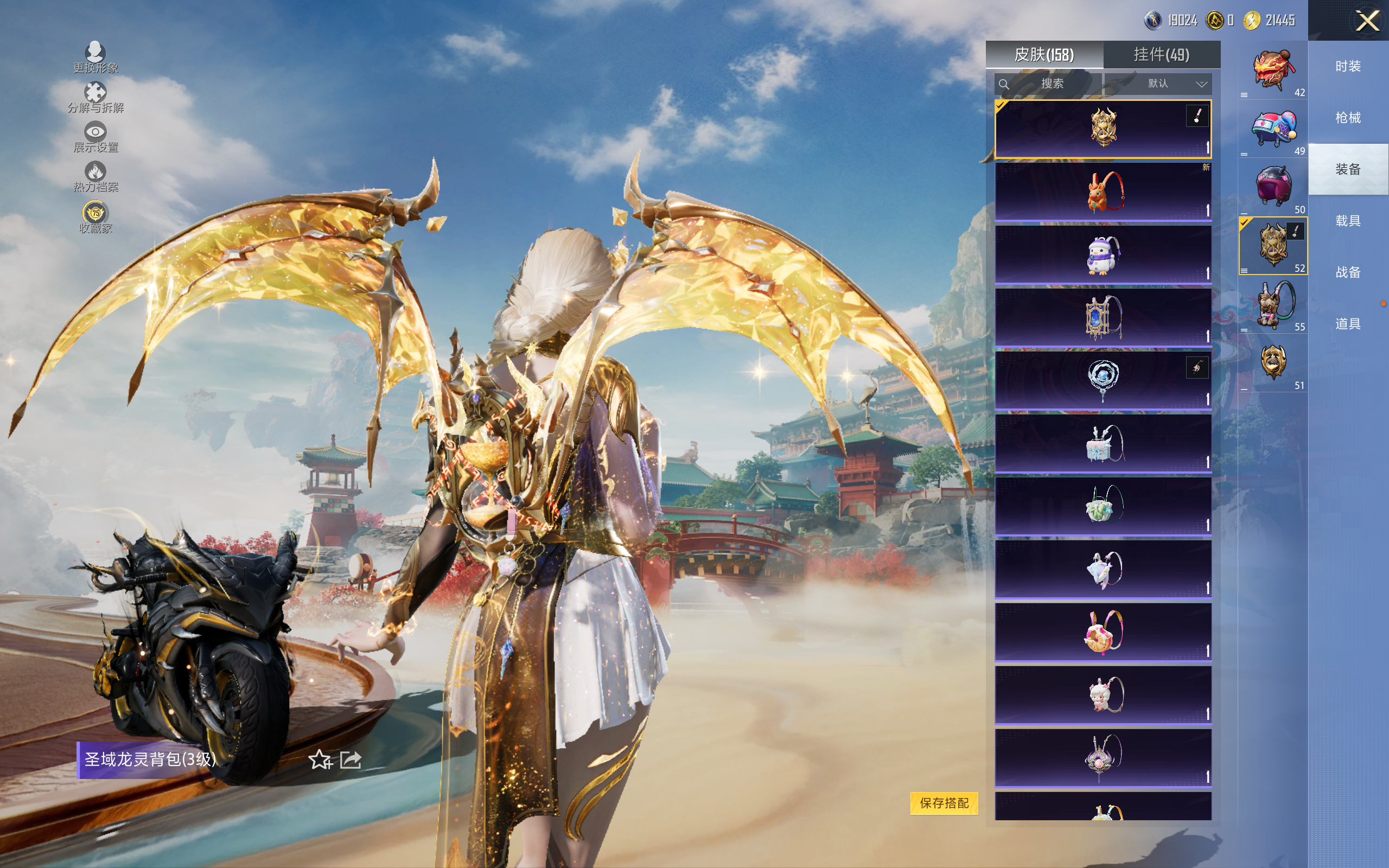The image size is (1389, 868).
Task: Show the 载具 category
Action: [1348, 221]
